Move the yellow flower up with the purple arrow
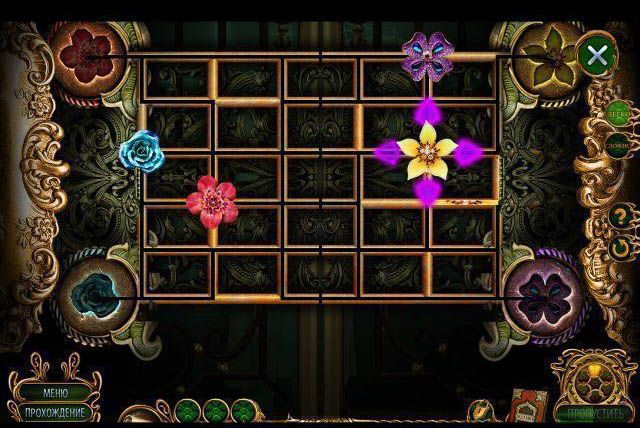The image size is (640, 428). 426,109
